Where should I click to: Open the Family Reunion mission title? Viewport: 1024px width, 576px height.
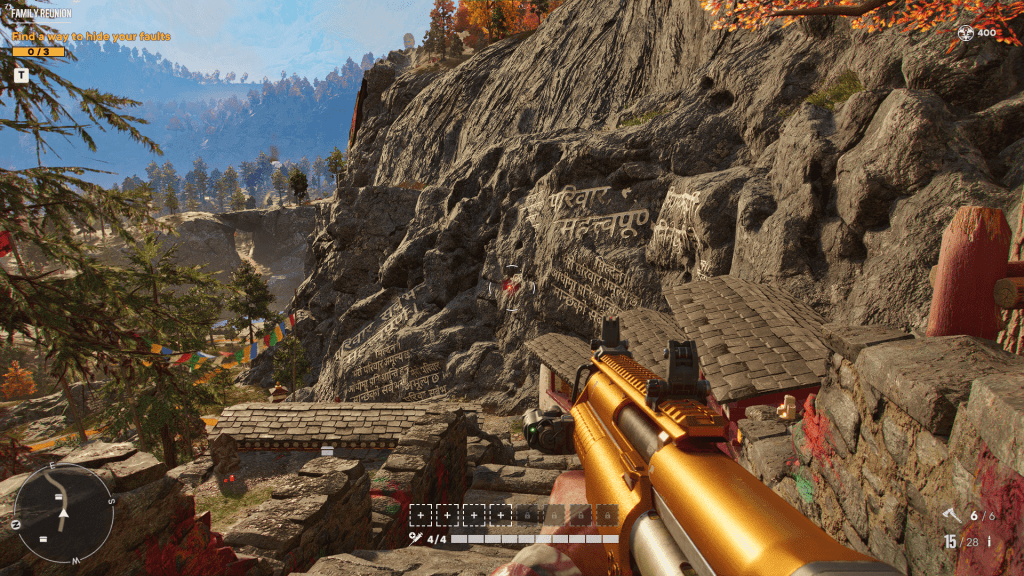pyautogui.click(x=40, y=15)
